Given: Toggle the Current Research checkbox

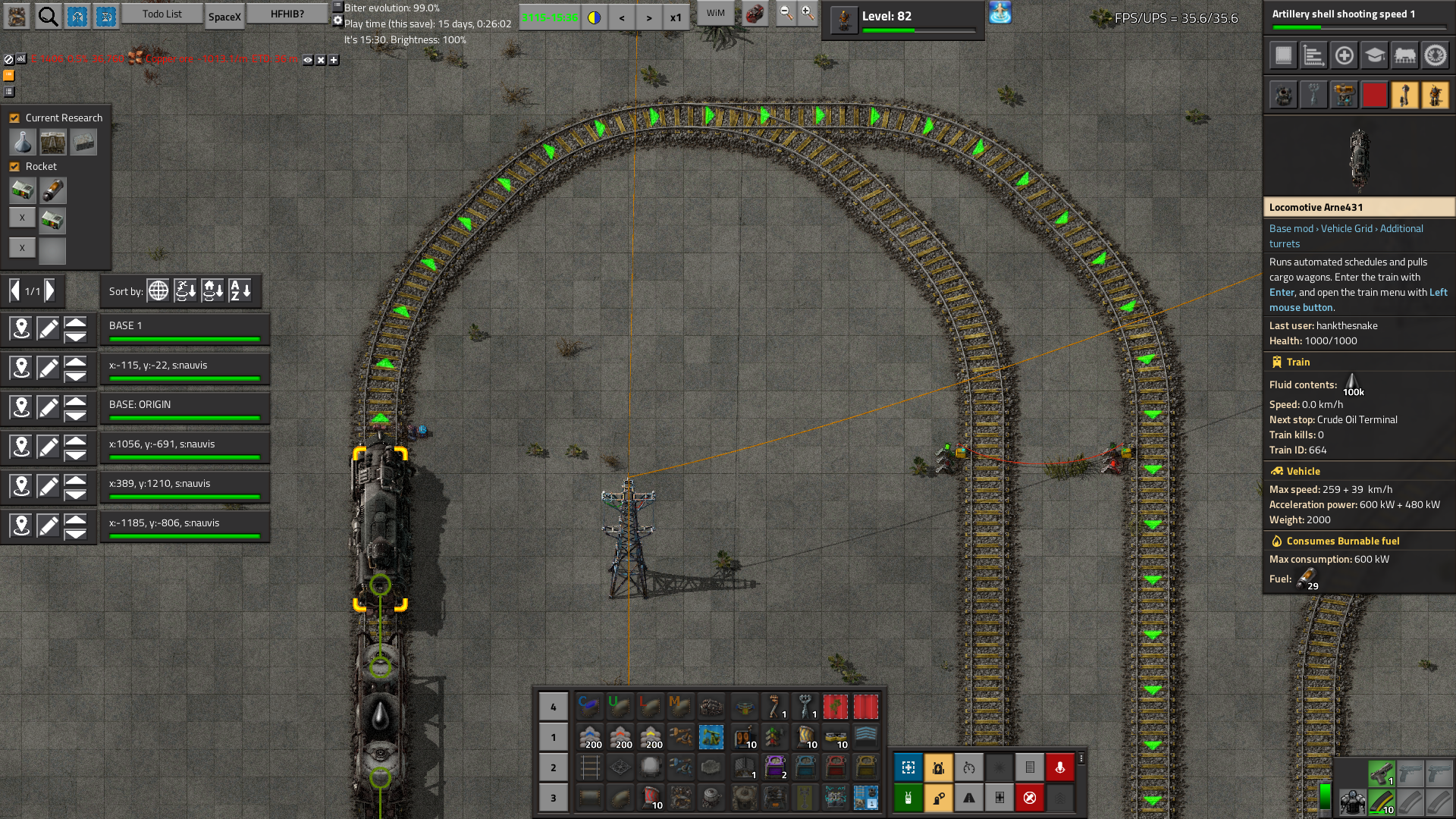Looking at the screenshot, I should click(14, 118).
